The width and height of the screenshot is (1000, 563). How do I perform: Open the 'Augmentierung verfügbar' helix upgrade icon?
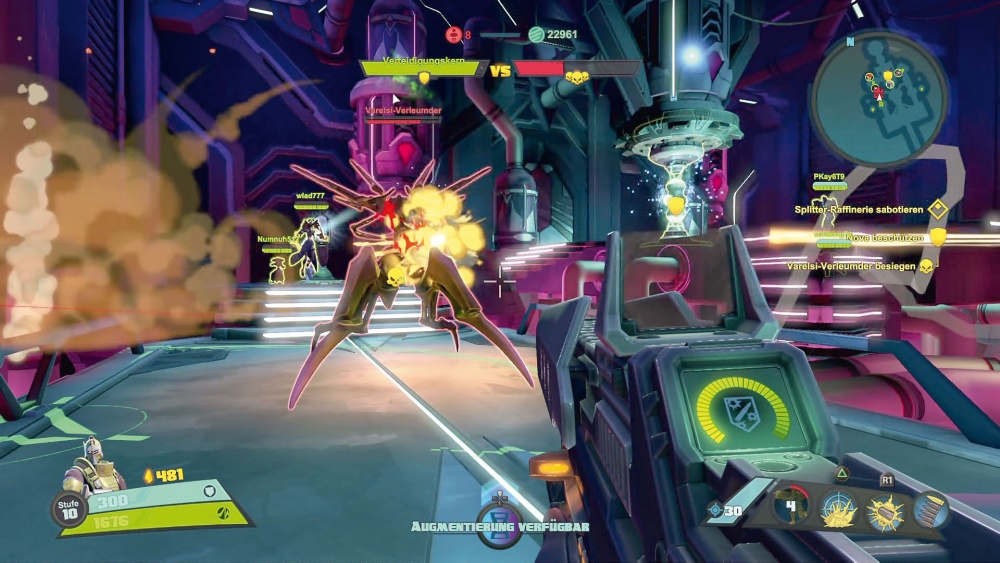click(499, 526)
